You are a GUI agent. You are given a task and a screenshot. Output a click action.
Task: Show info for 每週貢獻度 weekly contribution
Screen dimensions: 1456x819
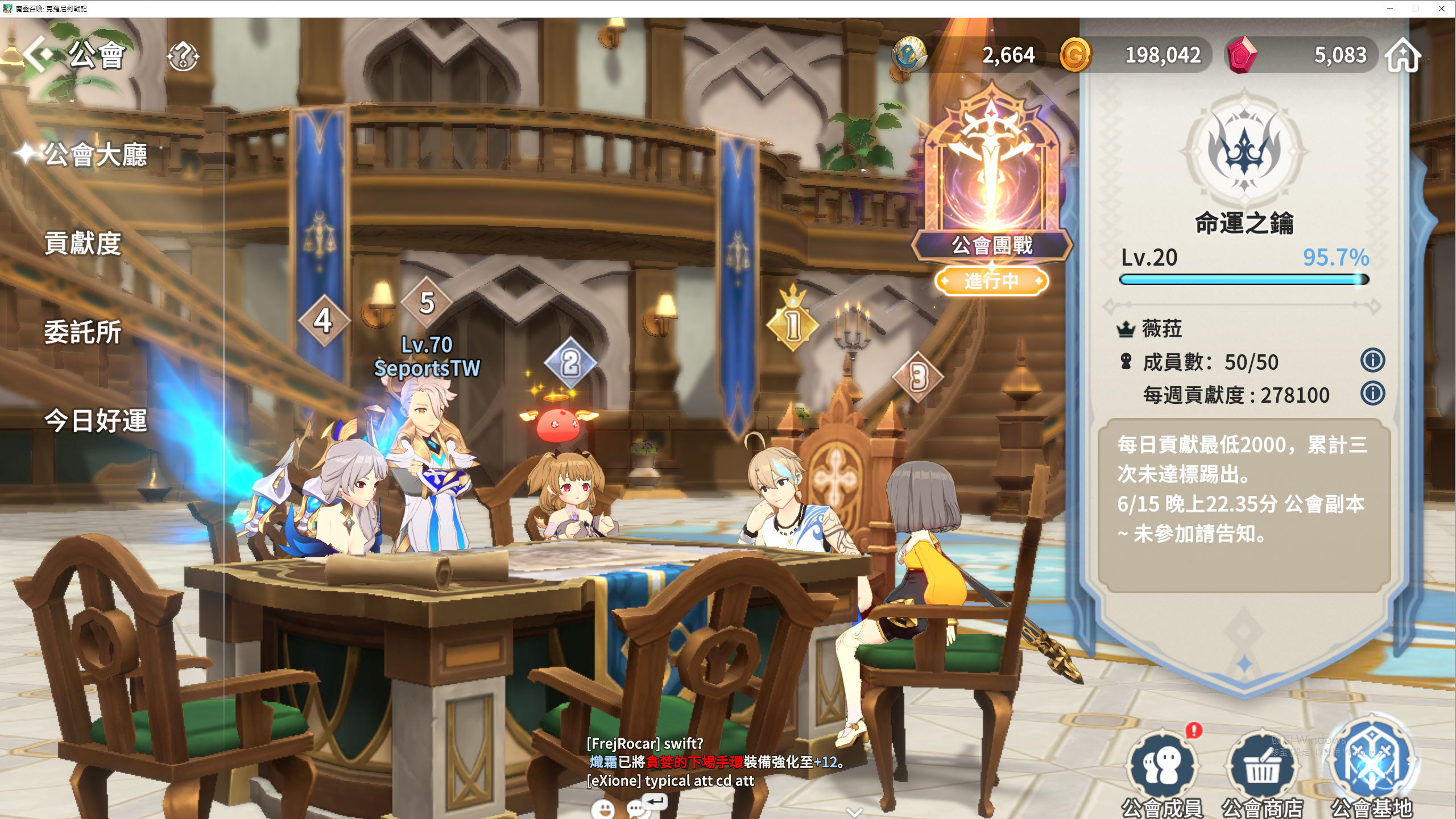(1372, 394)
